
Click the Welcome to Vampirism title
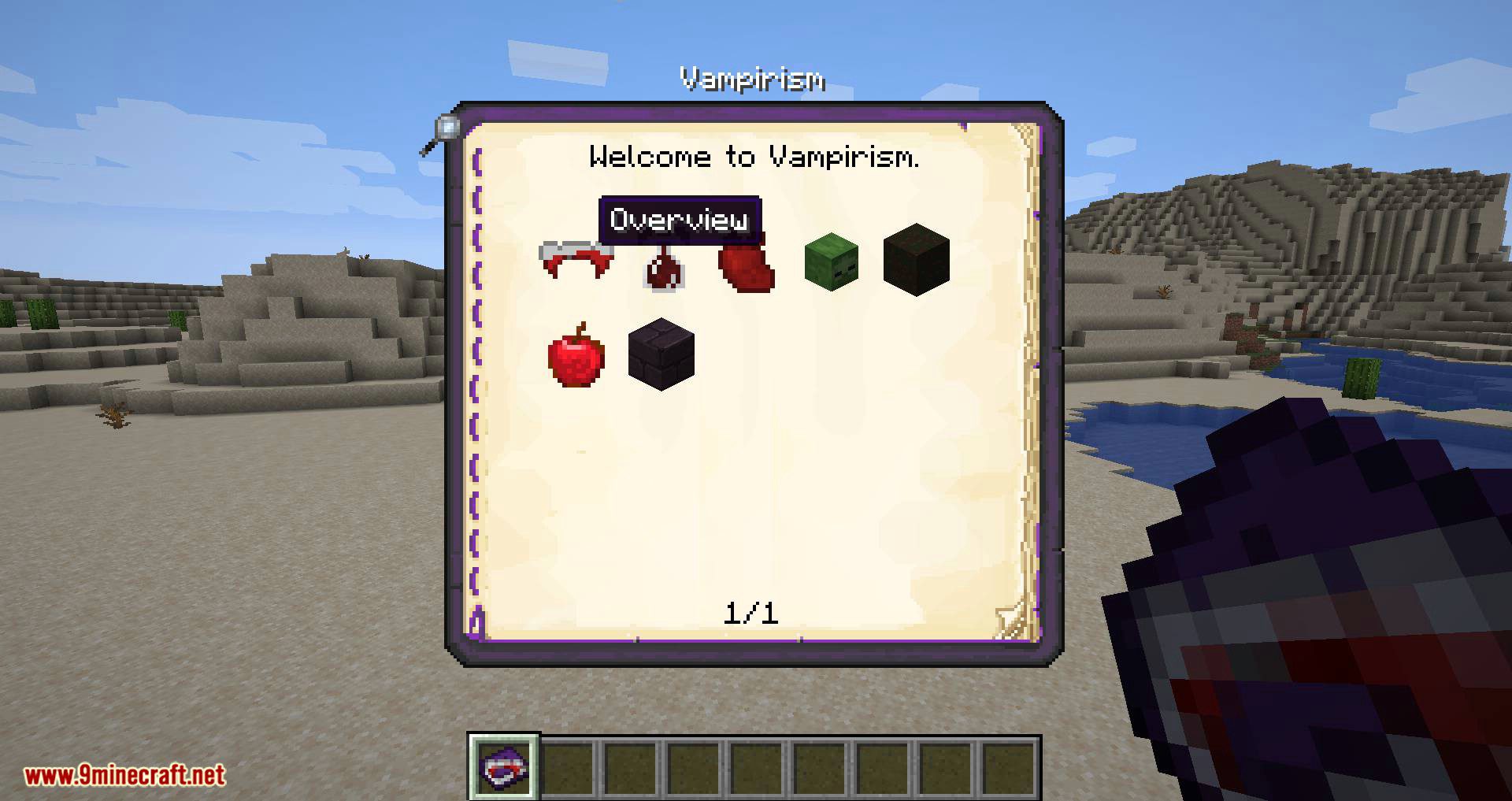756,157
